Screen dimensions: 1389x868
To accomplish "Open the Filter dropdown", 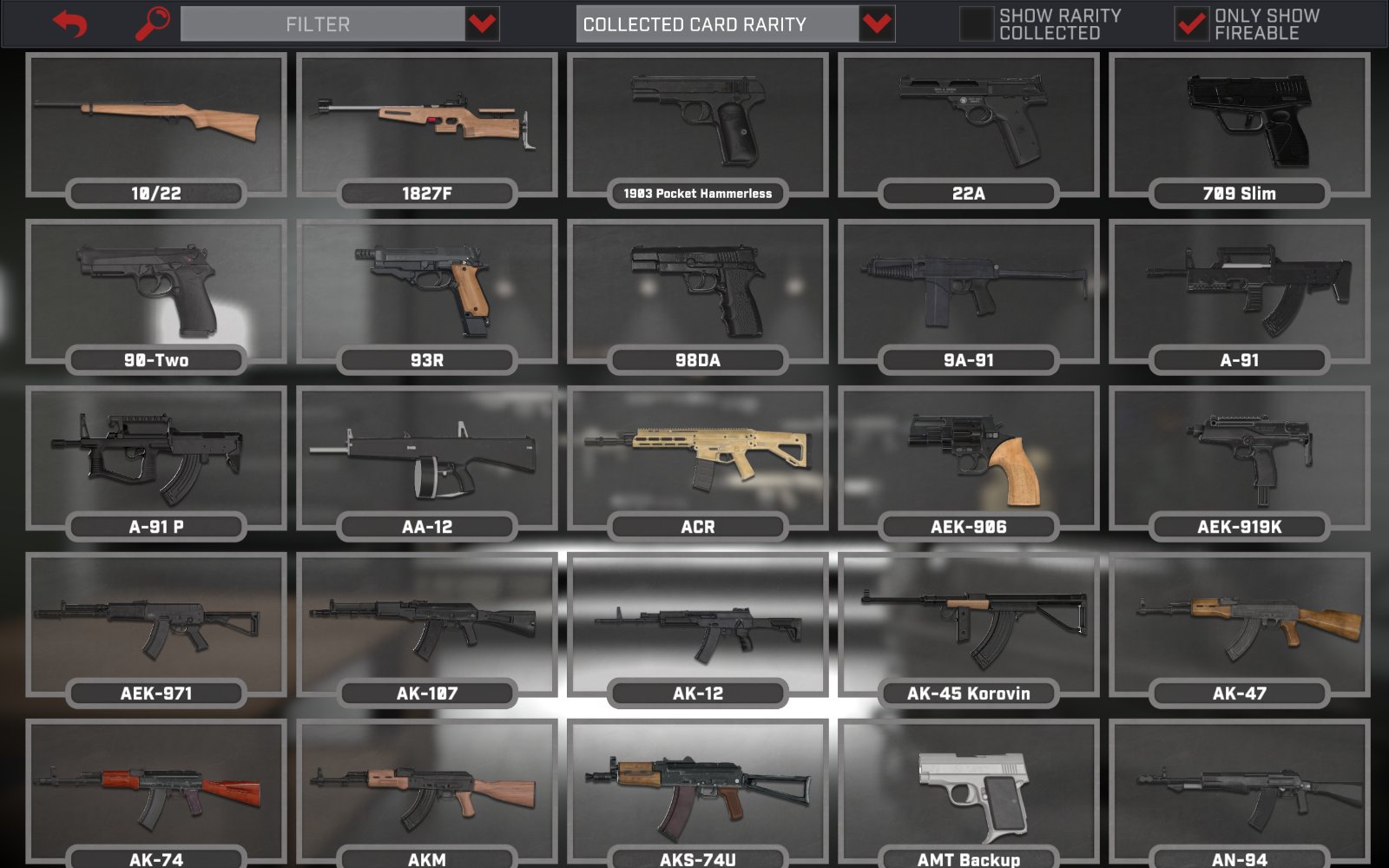I will (x=482, y=24).
